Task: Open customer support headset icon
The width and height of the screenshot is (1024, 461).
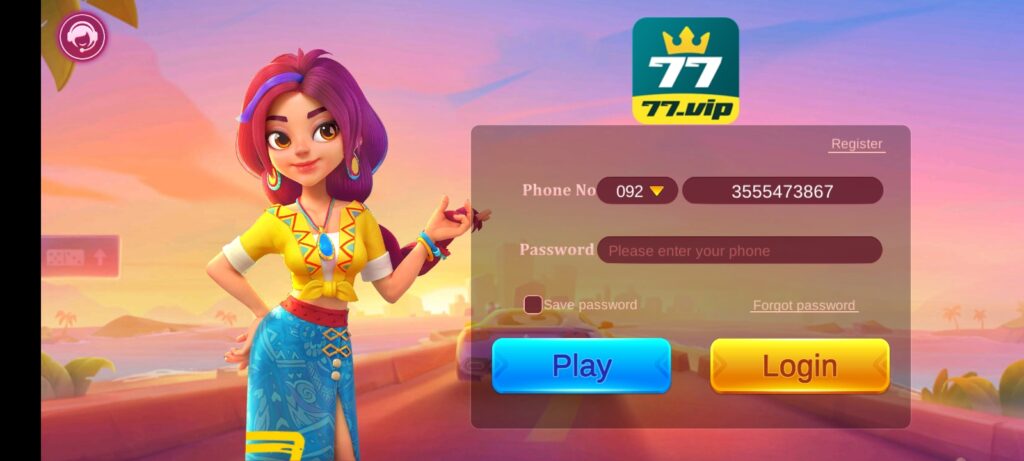Action: 82,37
